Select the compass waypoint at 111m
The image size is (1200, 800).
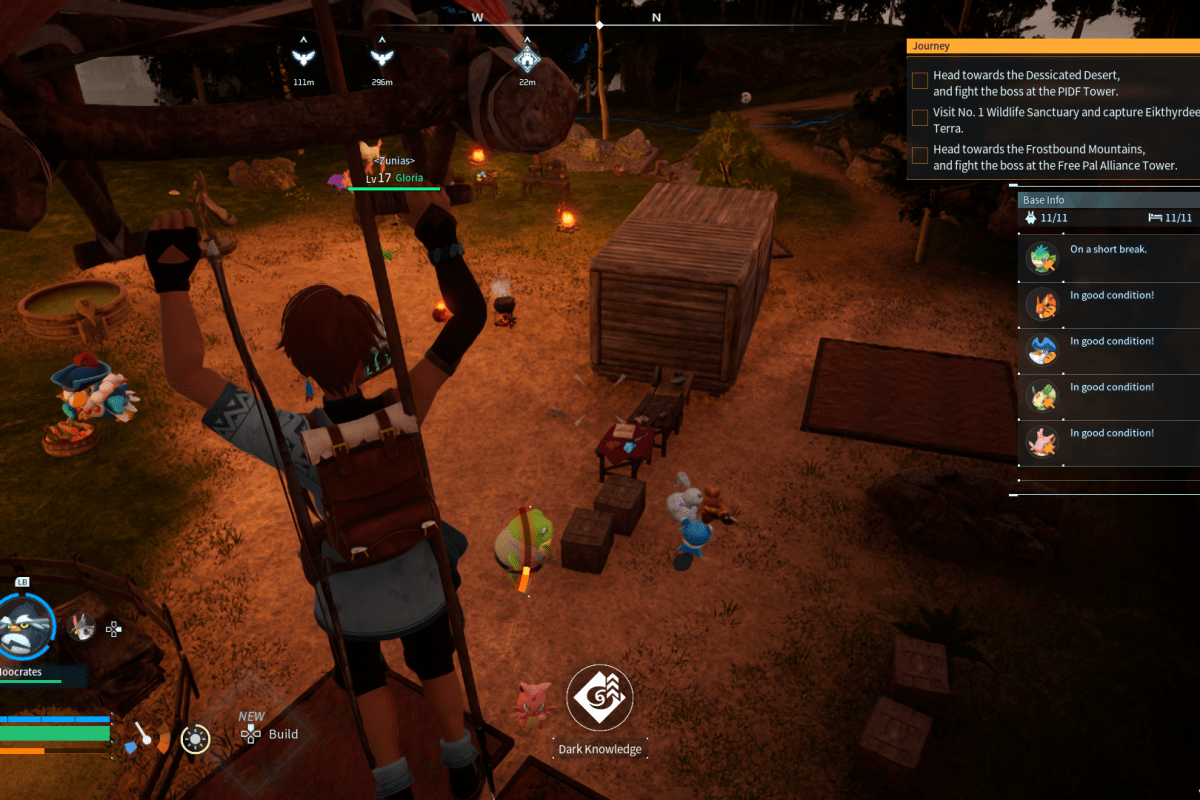pos(301,57)
